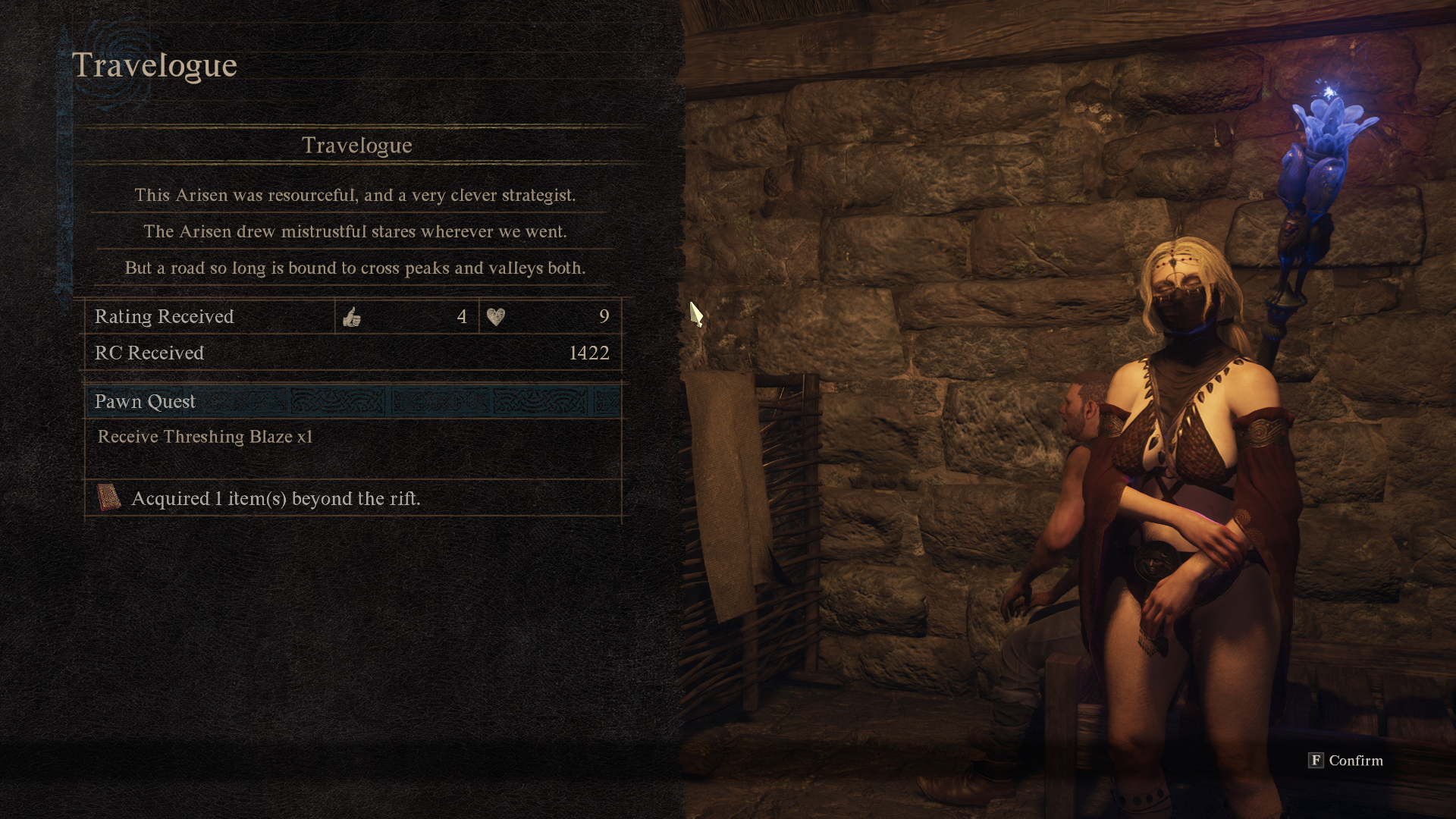
Task: Select the Receive Threshing Blaze quest entry
Action: tap(206, 437)
